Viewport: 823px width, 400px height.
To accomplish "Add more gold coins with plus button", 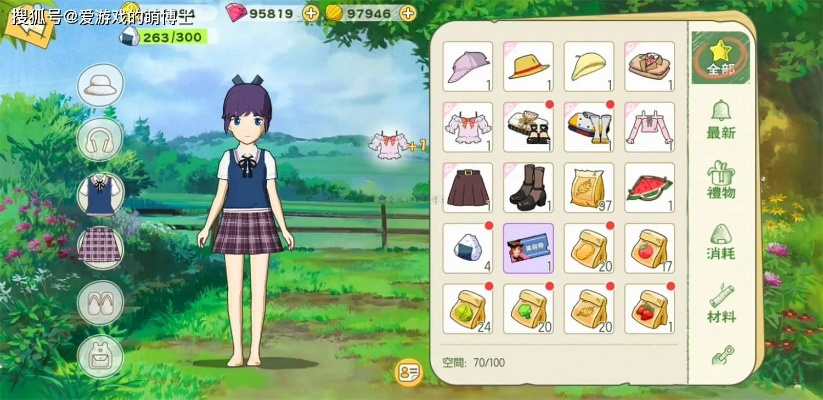I will (x=406, y=13).
